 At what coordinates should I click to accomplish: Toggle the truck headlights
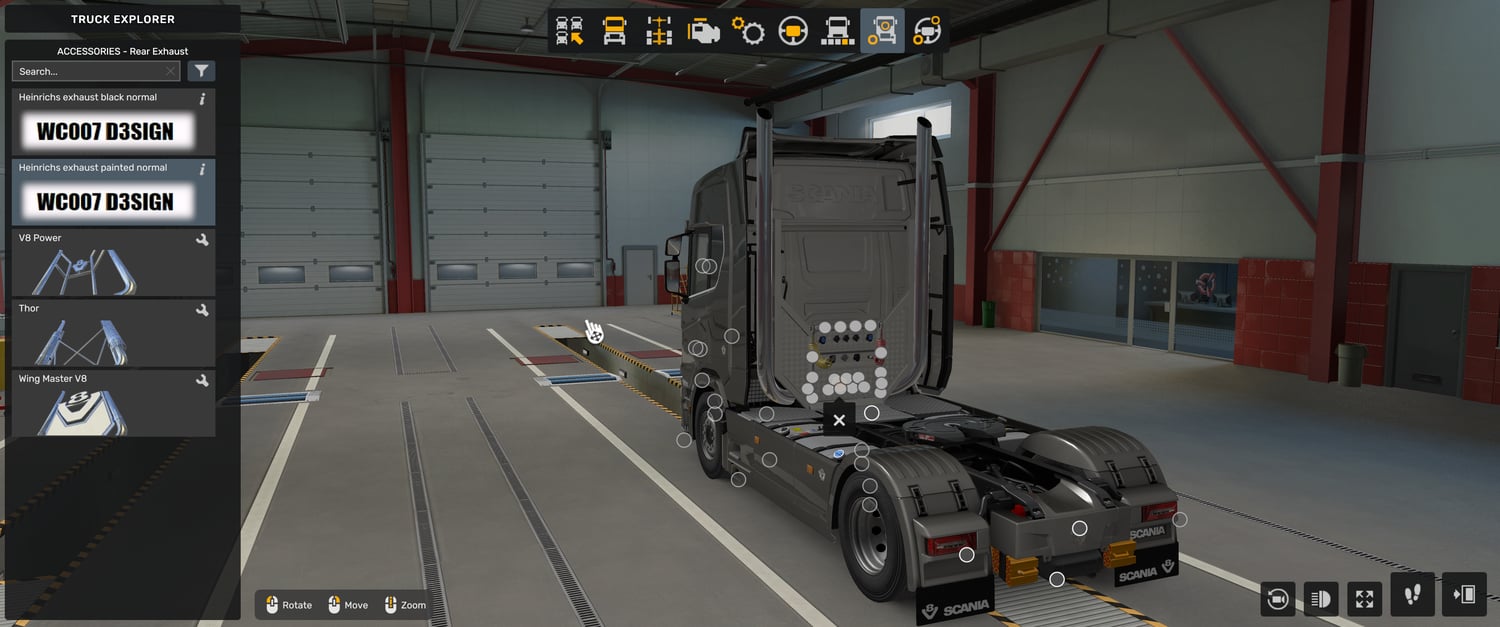[x=1320, y=598]
